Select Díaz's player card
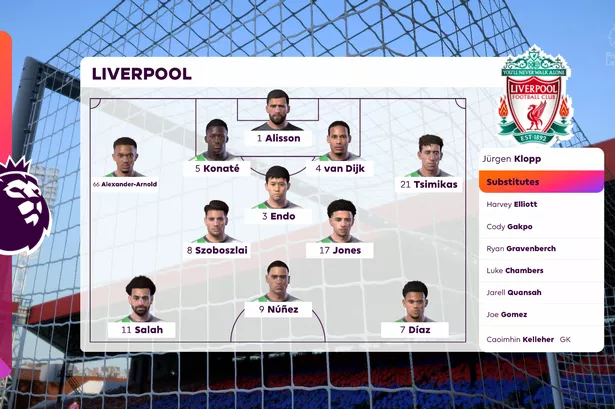615x409 pixels. 415,308
